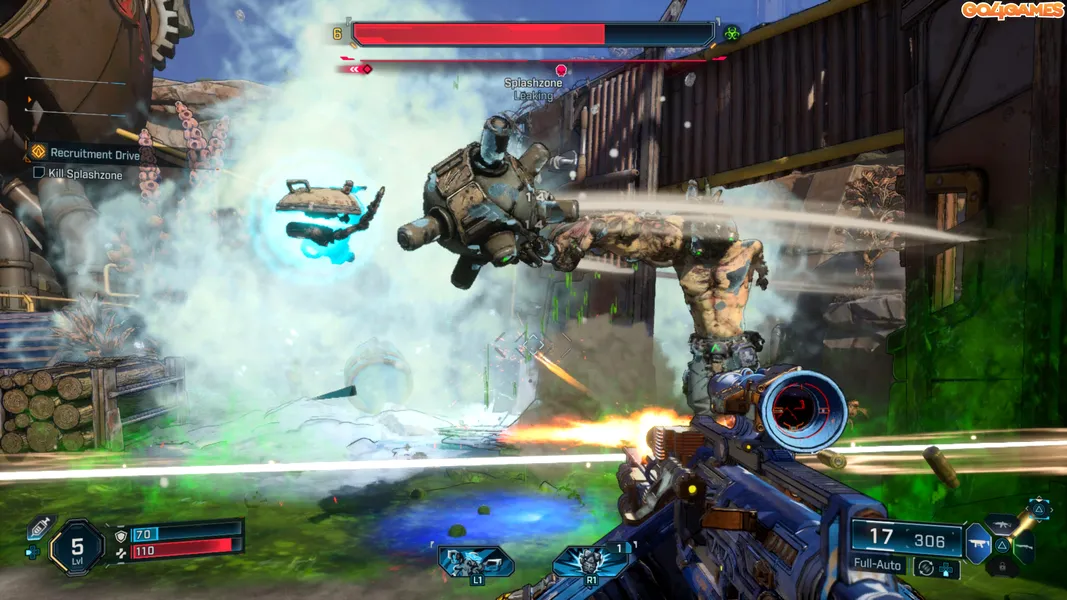
Task: Activate the turret action skill icon
Action: coord(476,561)
